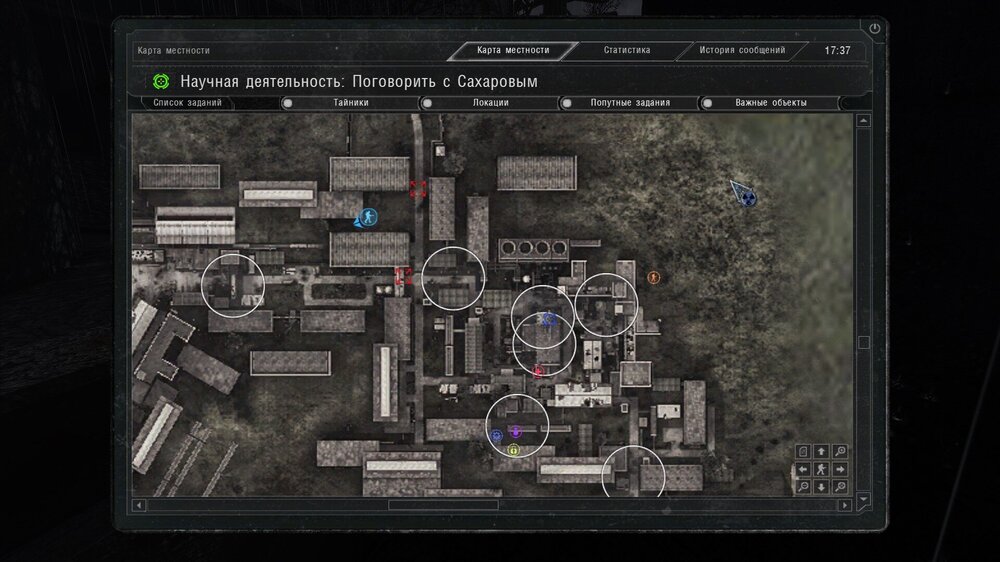Toggle the Попутные задания filter
The image size is (1000, 562).
pos(567,102)
